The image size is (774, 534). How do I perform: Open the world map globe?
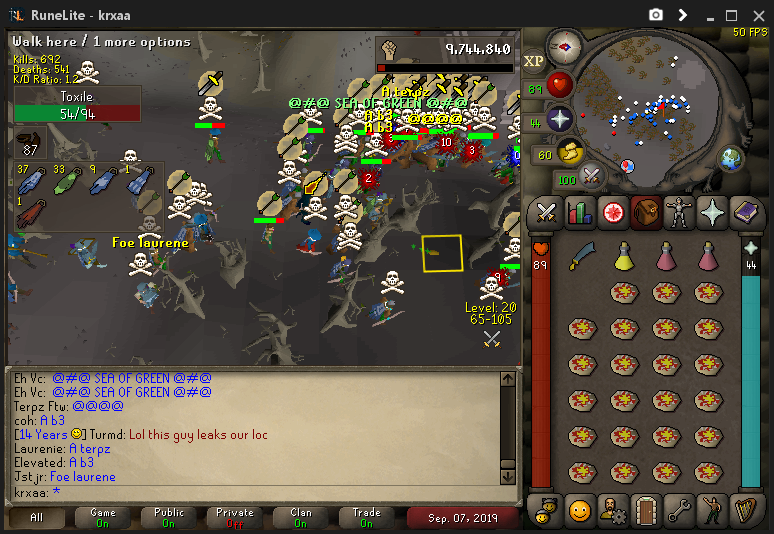[x=732, y=158]
